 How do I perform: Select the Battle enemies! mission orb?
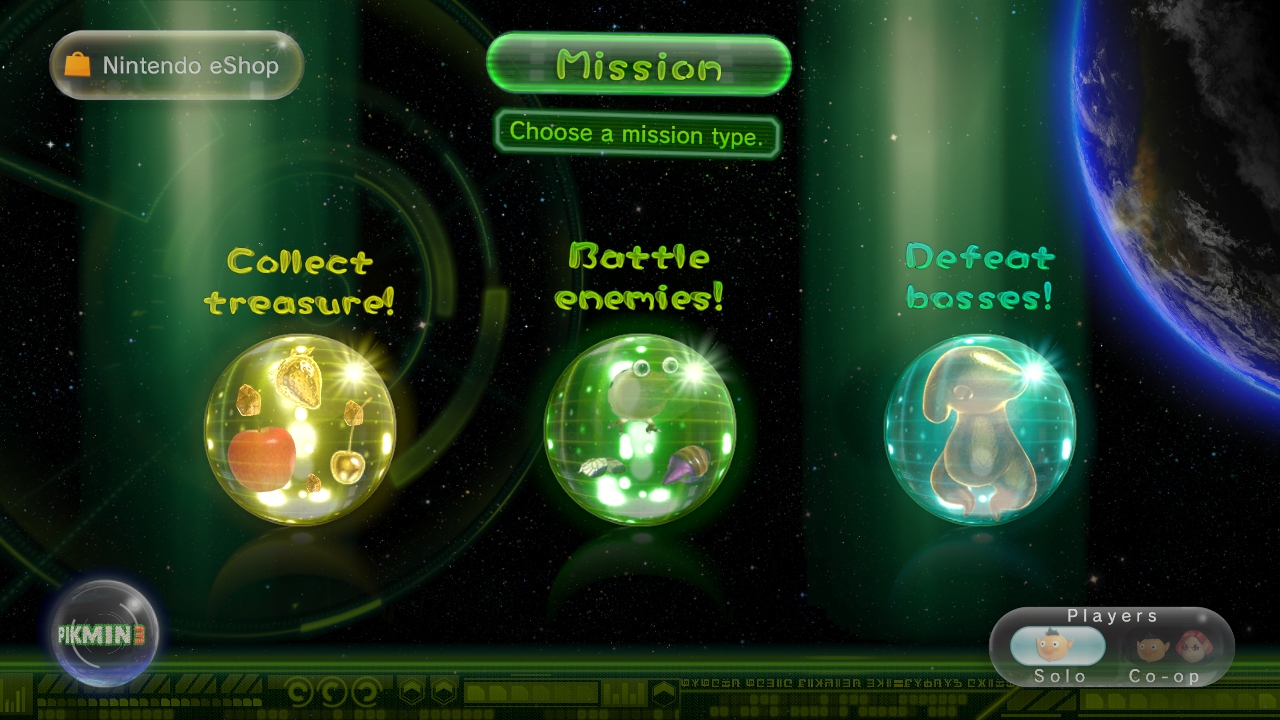(x=640, y=430)
